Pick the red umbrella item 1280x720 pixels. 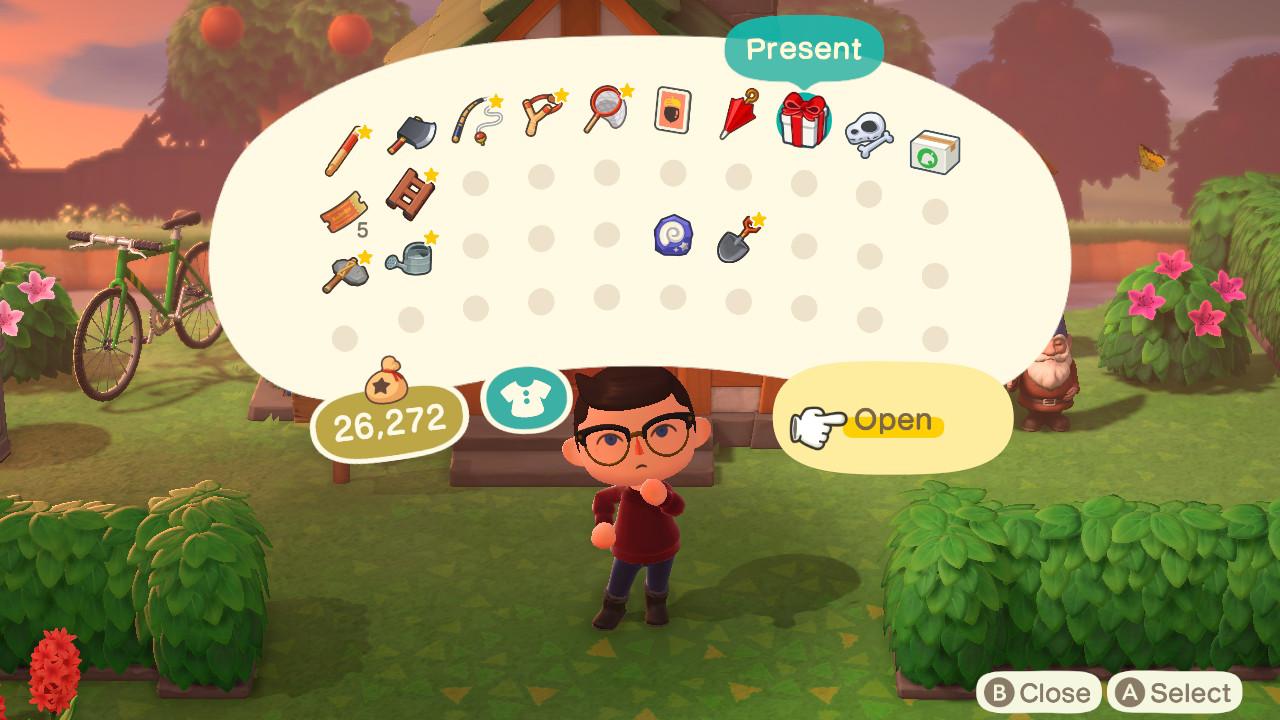738,115
